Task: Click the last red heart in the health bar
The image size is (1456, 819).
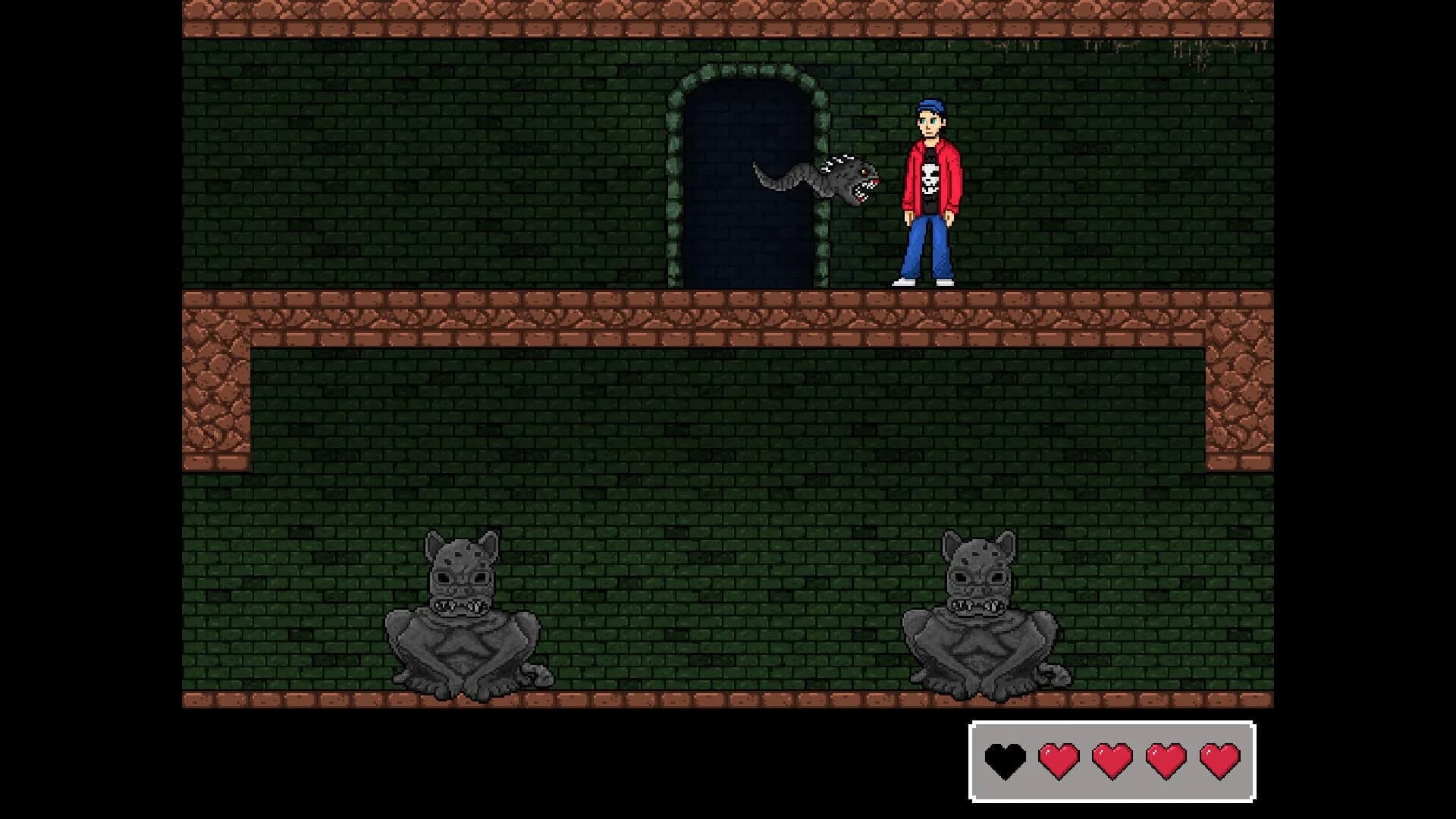Action: (x=1220, y=761)
